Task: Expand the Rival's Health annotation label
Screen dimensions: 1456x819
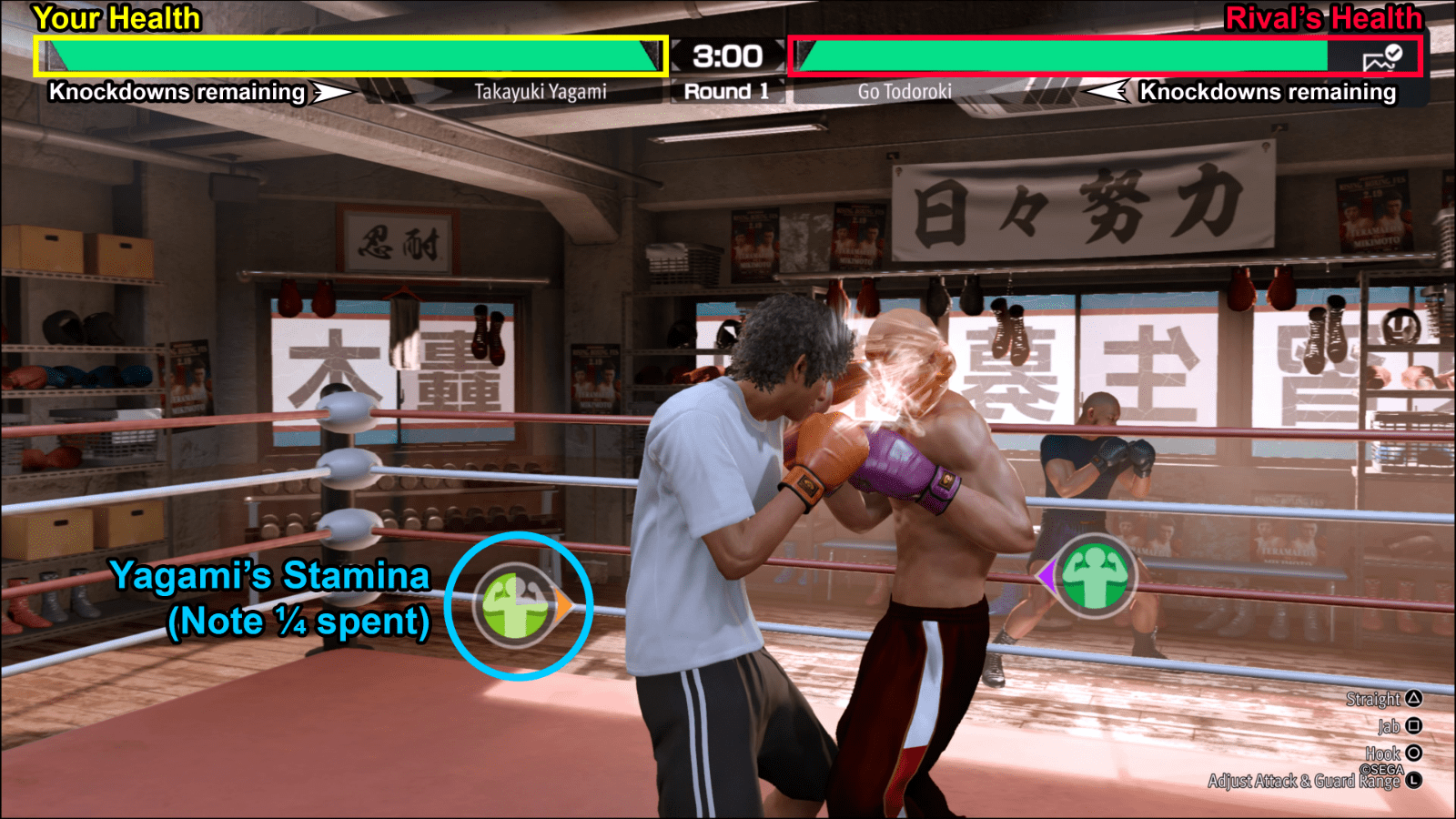Action: click(x=1324, y=16)
